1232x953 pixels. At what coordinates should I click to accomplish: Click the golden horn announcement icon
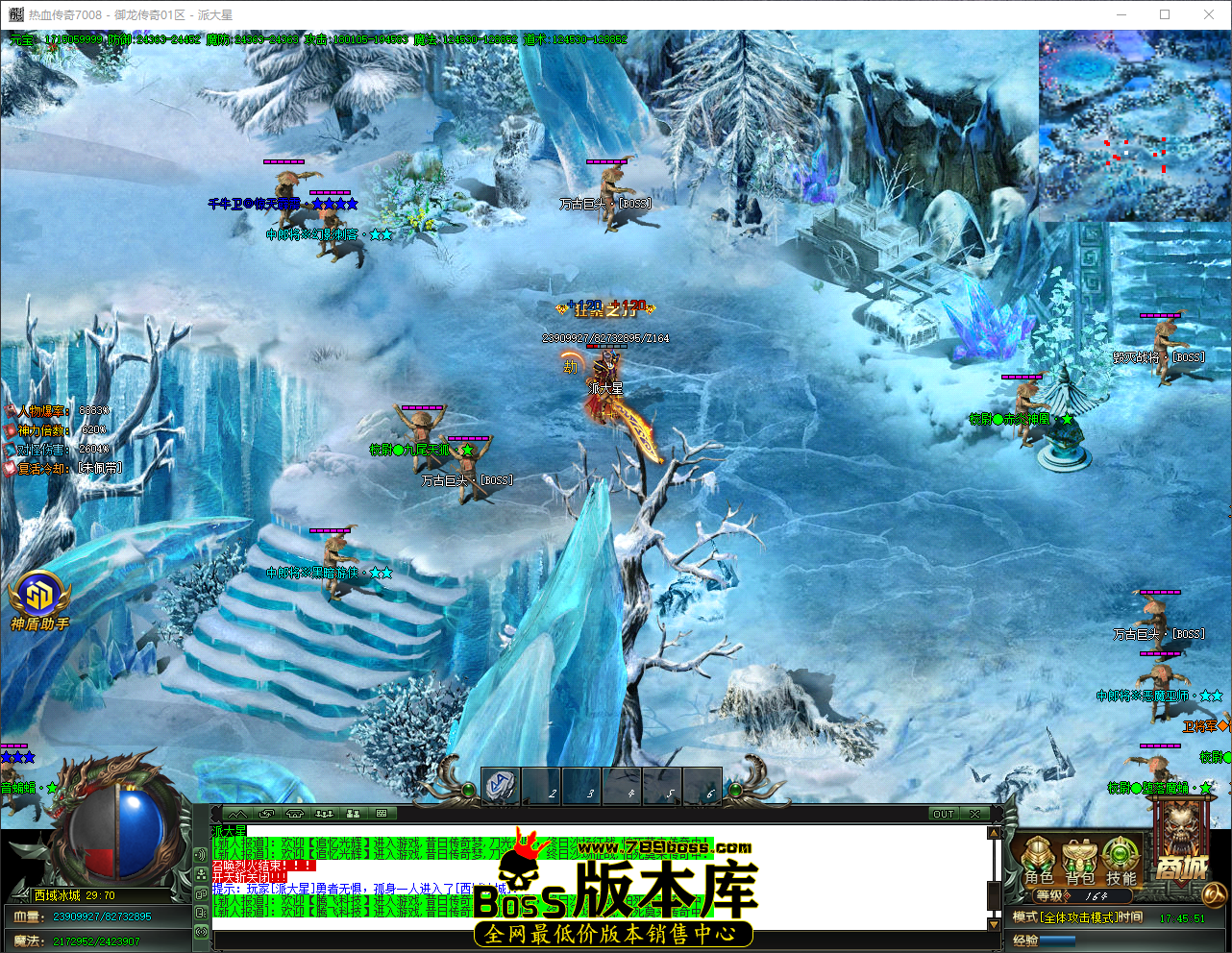[1215, 895]
